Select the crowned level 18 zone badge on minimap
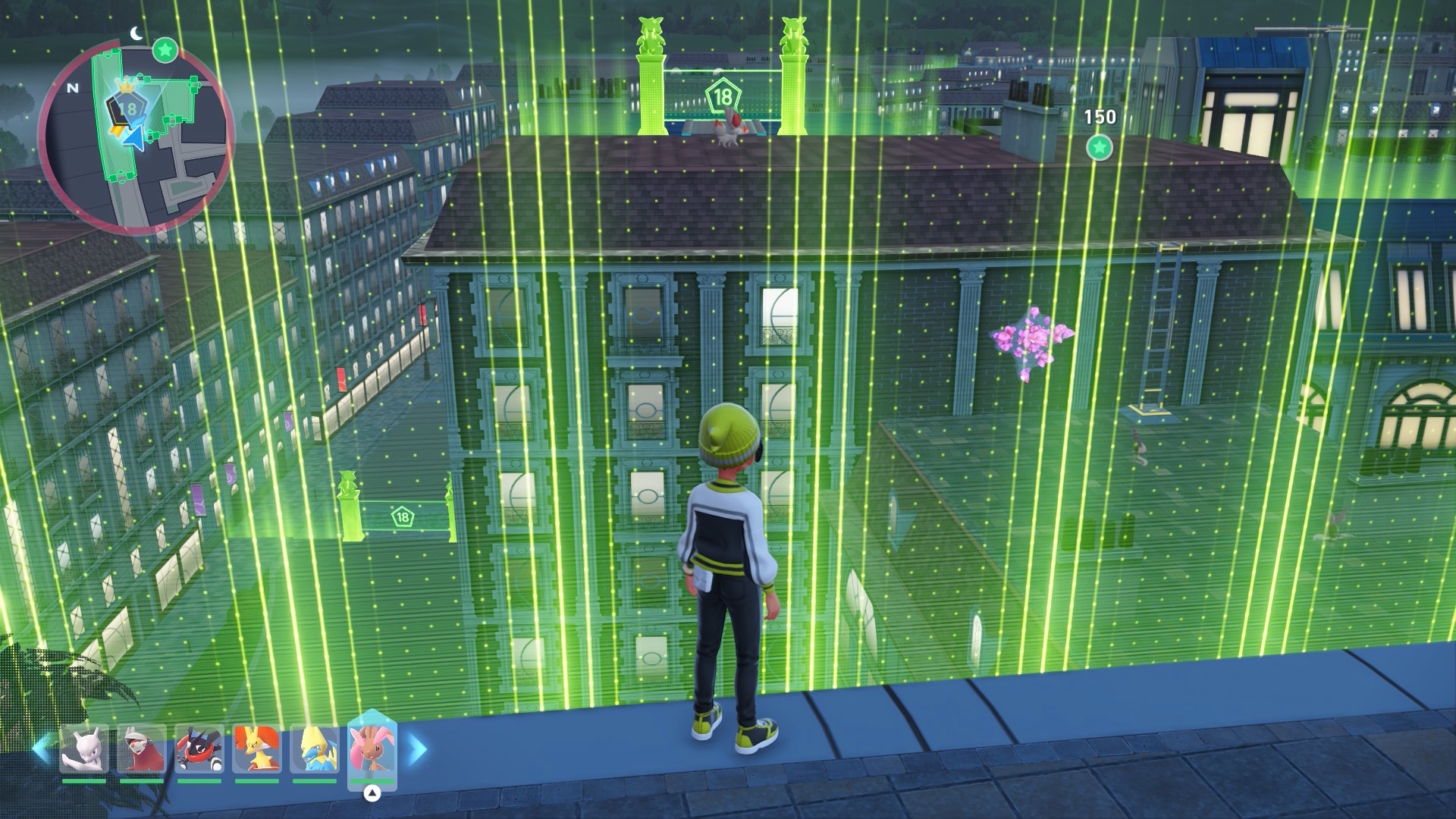1456x819 pixels. pyautogui.click(x=127, y=108)
